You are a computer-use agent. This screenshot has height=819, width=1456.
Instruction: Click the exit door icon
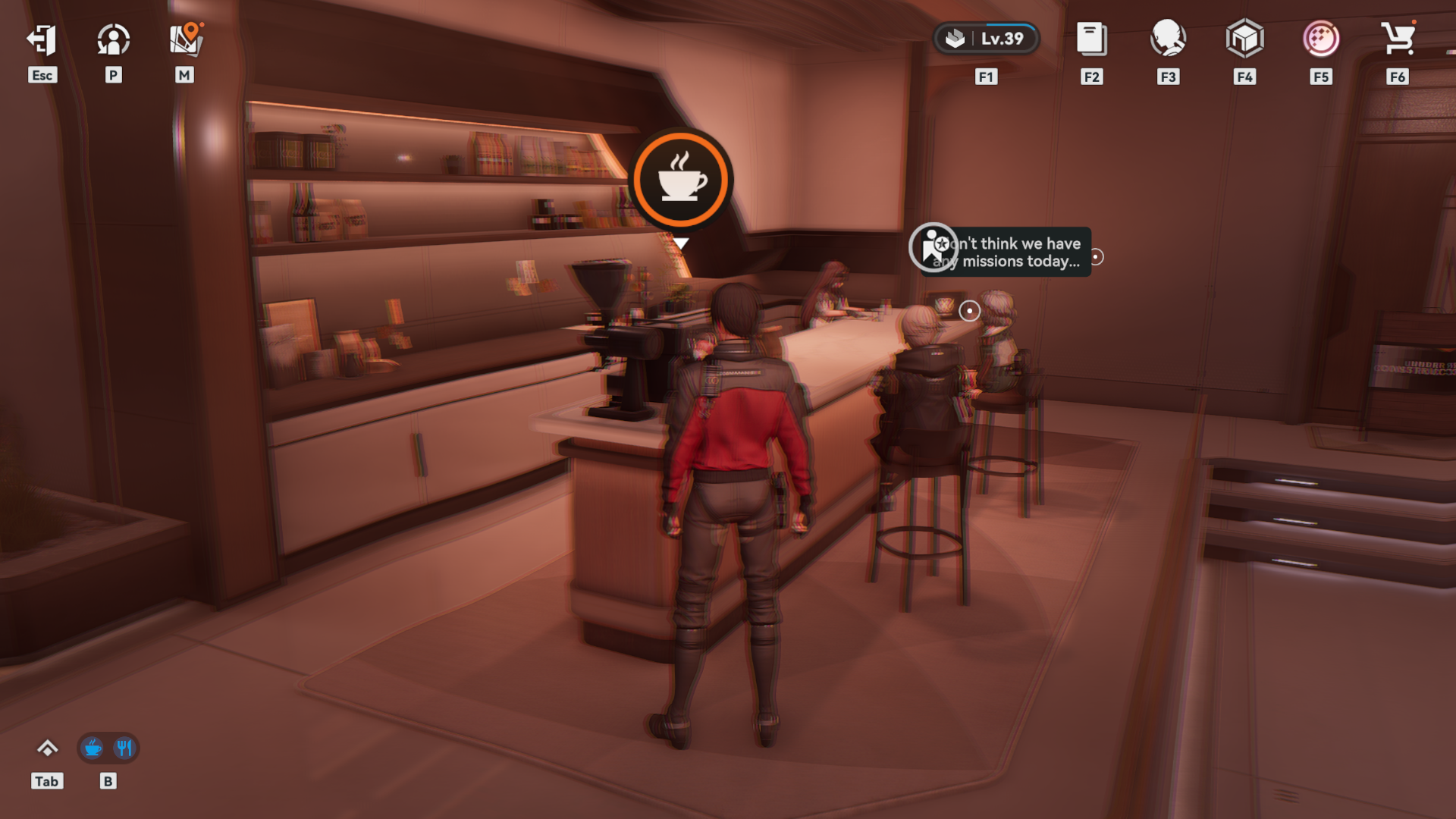(42, 39)
